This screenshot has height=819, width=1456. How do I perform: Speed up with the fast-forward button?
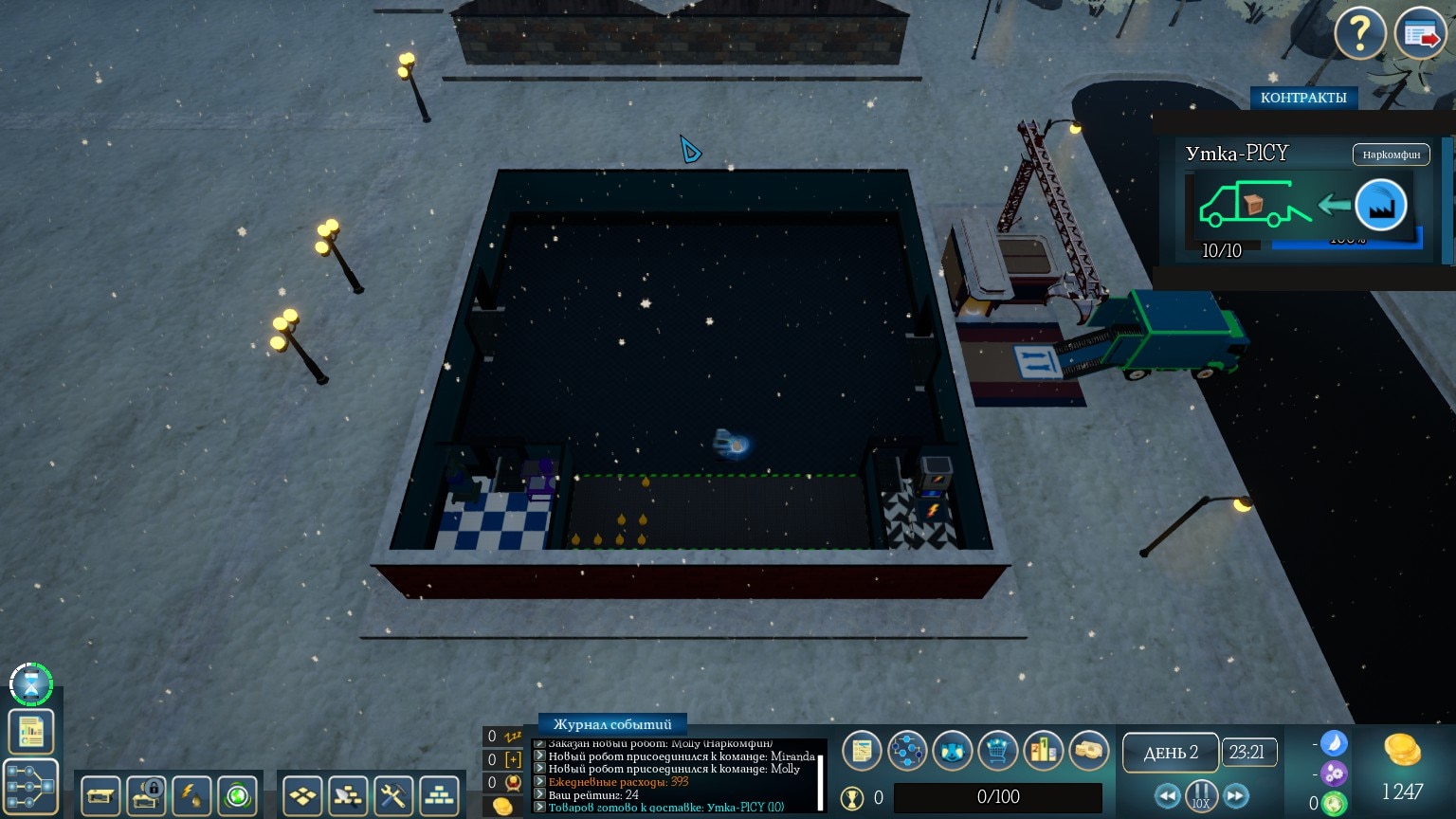[1236, 796]
